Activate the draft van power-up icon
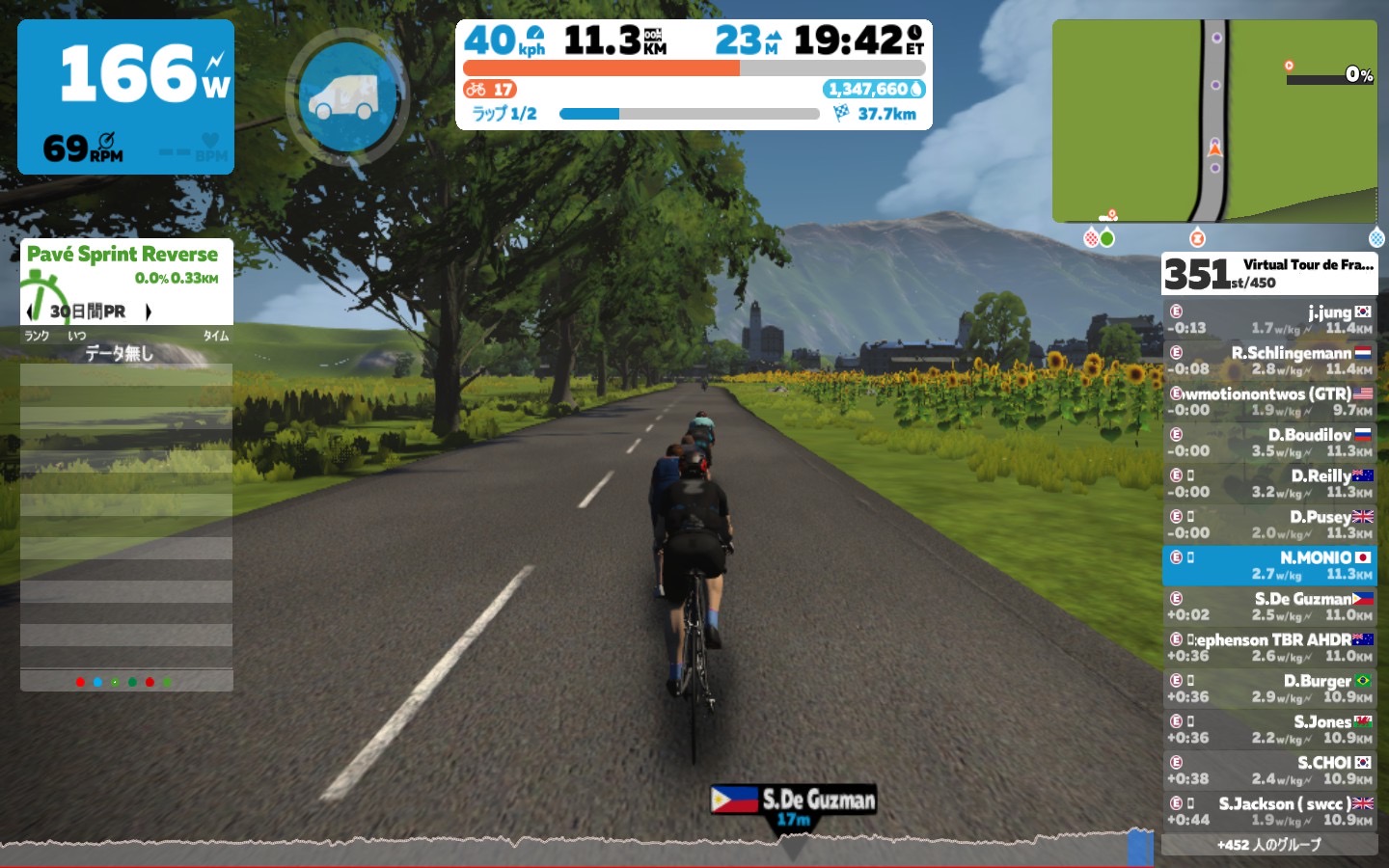Viewport: 1389px width, 868px height. point(345,96)
